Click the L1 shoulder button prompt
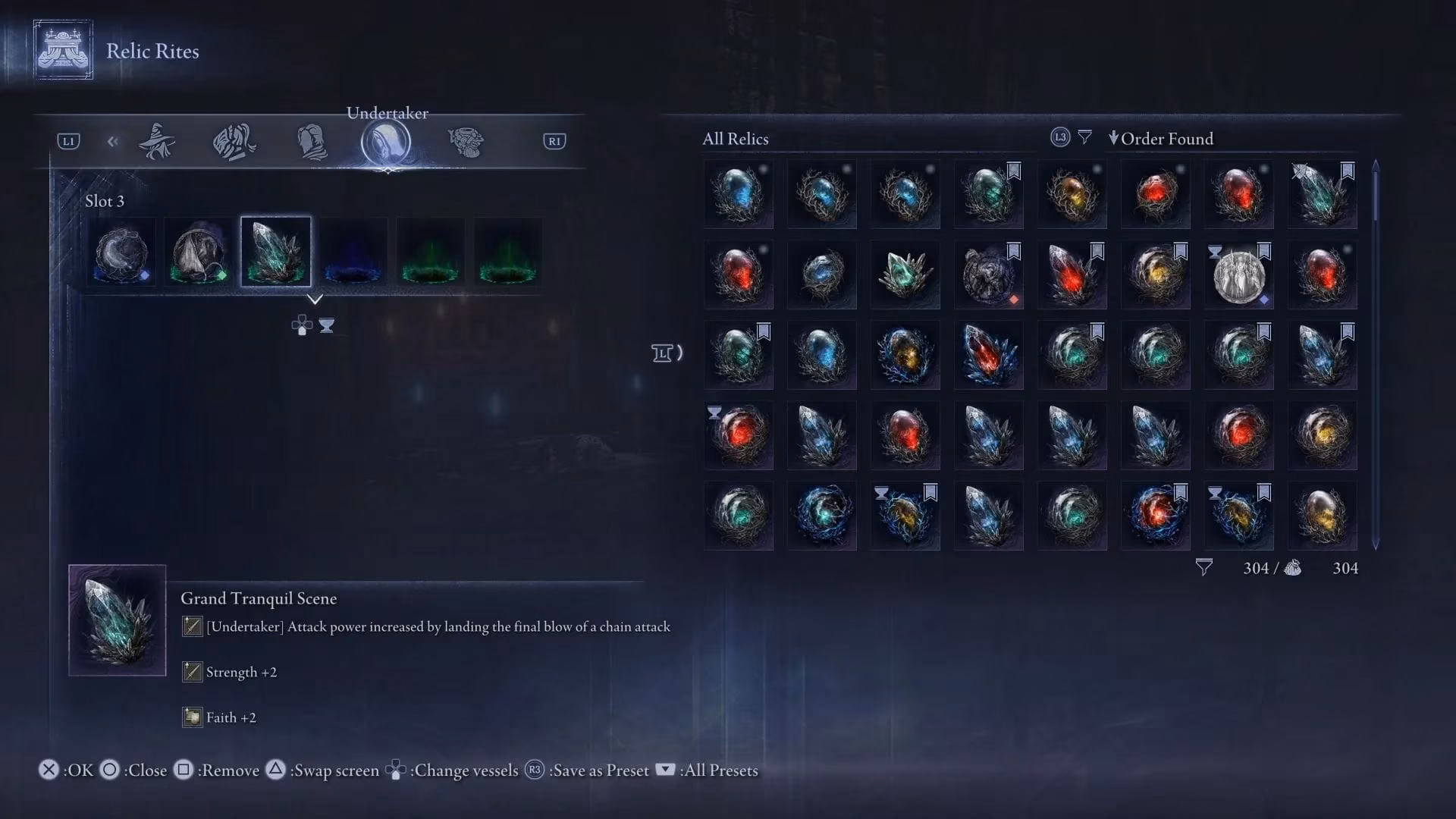Image resolution: width=1456 pixels, height=819 pixels. tap(67, 142)
